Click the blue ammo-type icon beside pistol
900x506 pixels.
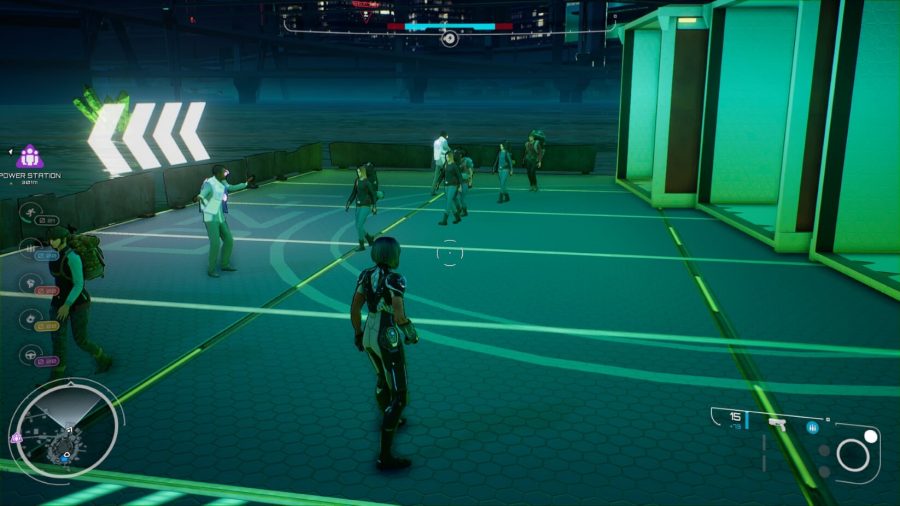pyautogui.click(x=813, y=427)
